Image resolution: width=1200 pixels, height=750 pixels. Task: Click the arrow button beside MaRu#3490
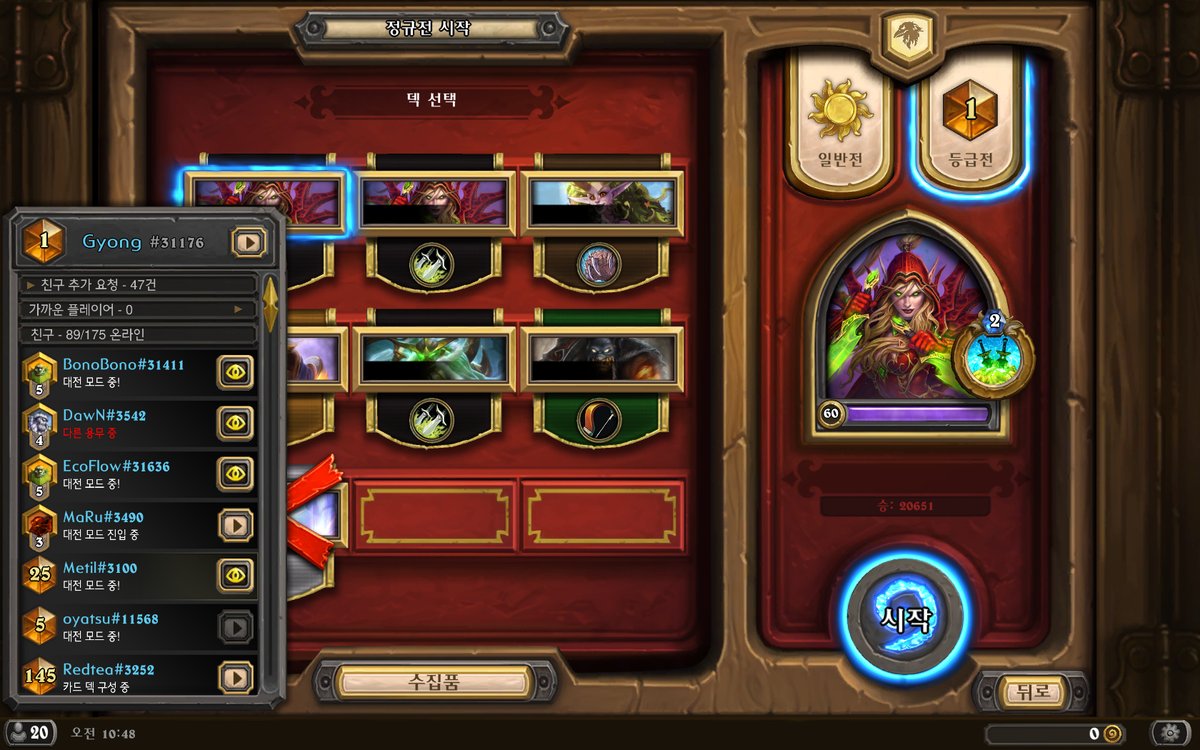(235, 525)
